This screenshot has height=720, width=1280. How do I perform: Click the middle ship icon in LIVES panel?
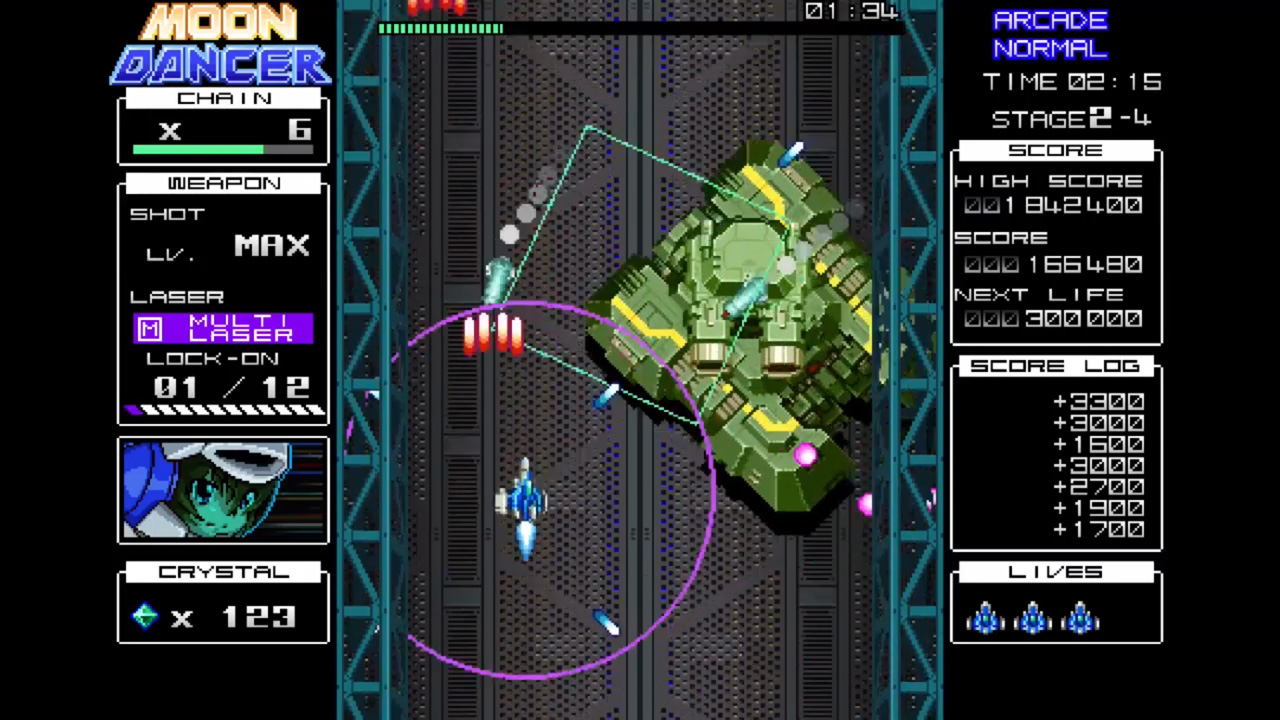[x=1033, y=620]
